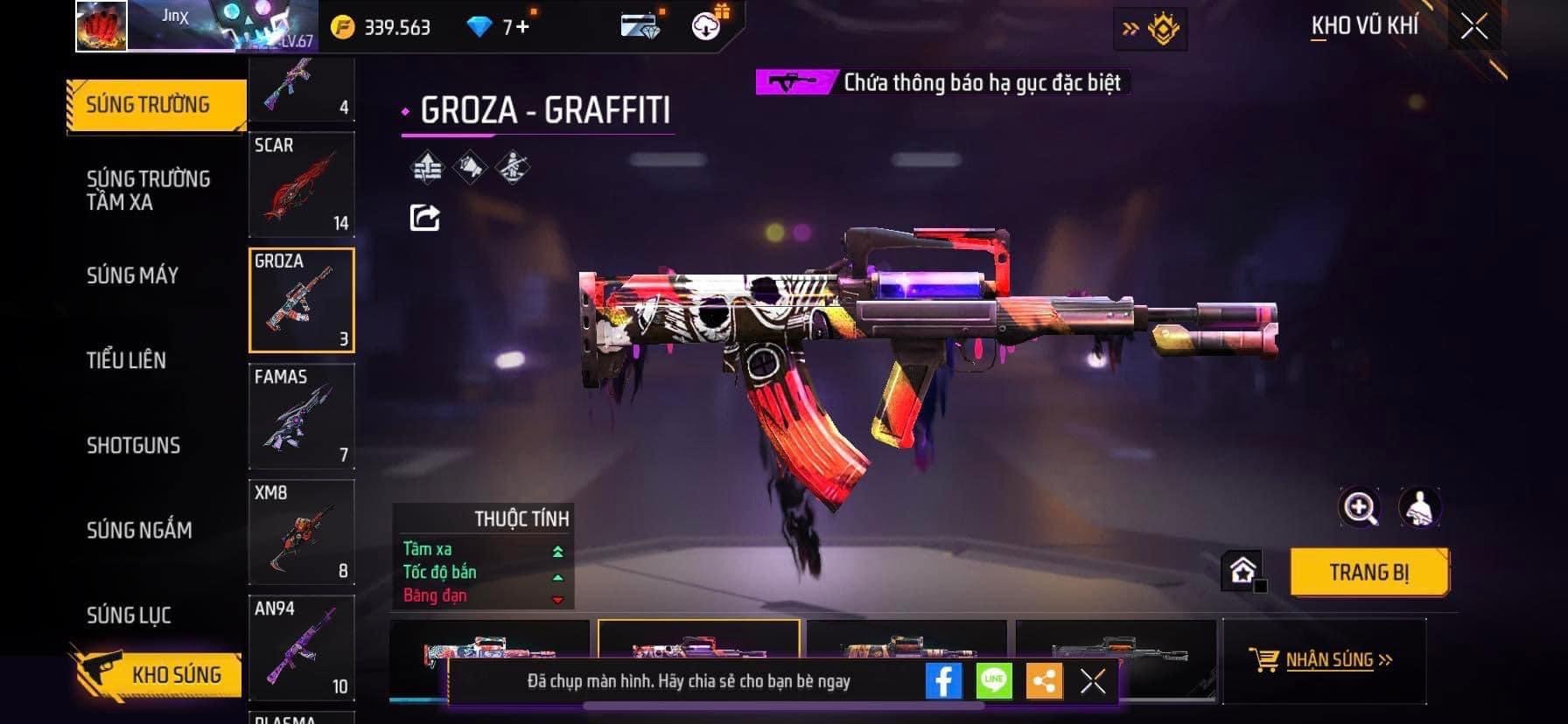
Task: Share screenshot via LINE
Action: pyautogui.click(x=994, y=680)
